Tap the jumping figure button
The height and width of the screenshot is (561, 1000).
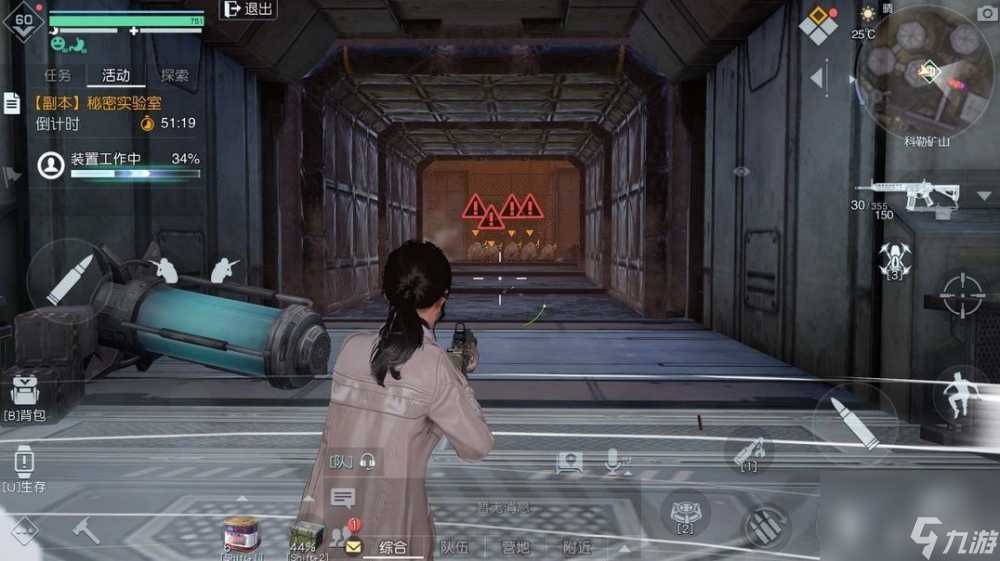tap(962, 395)
